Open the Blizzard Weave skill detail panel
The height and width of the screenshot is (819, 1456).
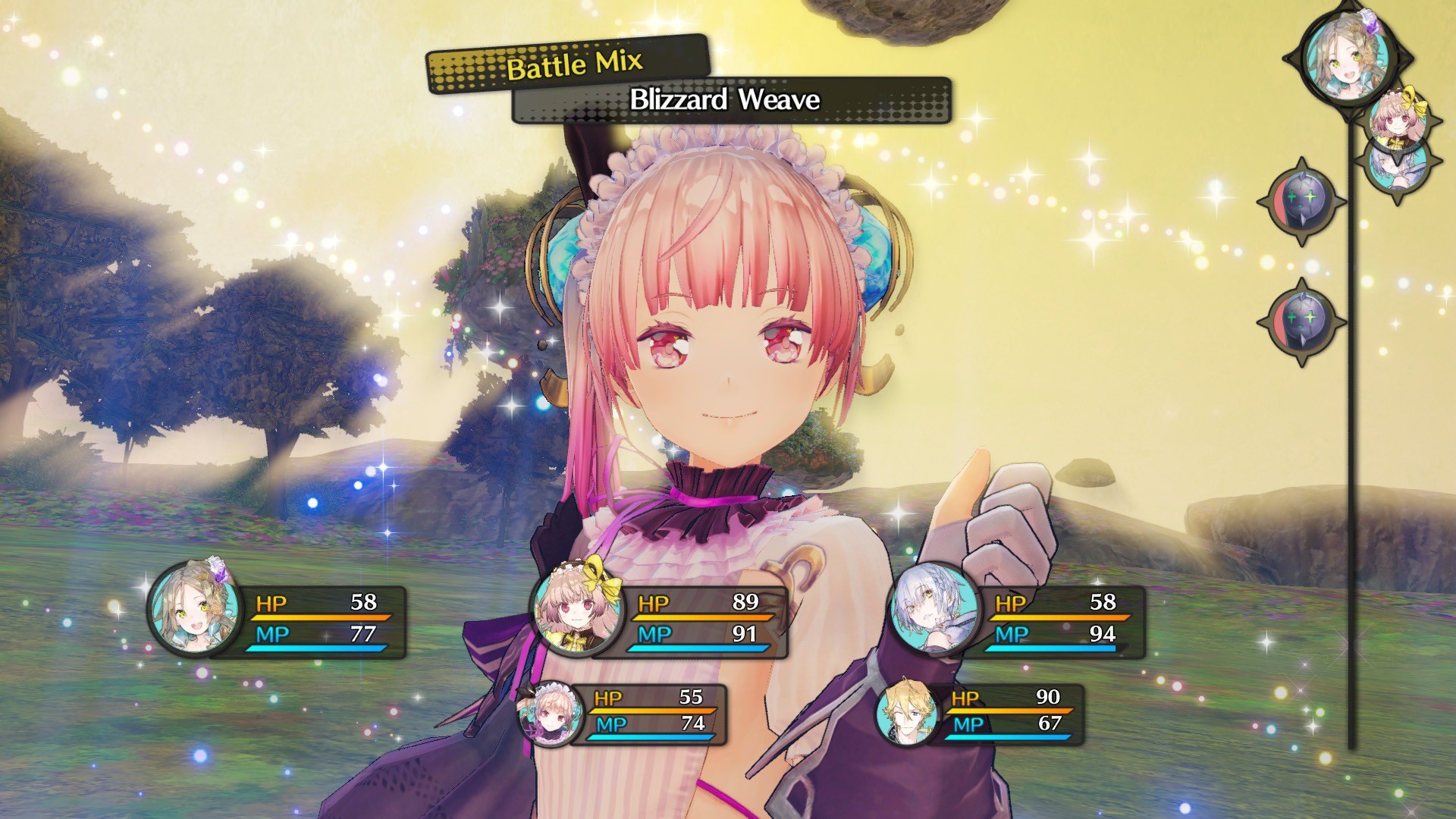(x=728, y=100)
